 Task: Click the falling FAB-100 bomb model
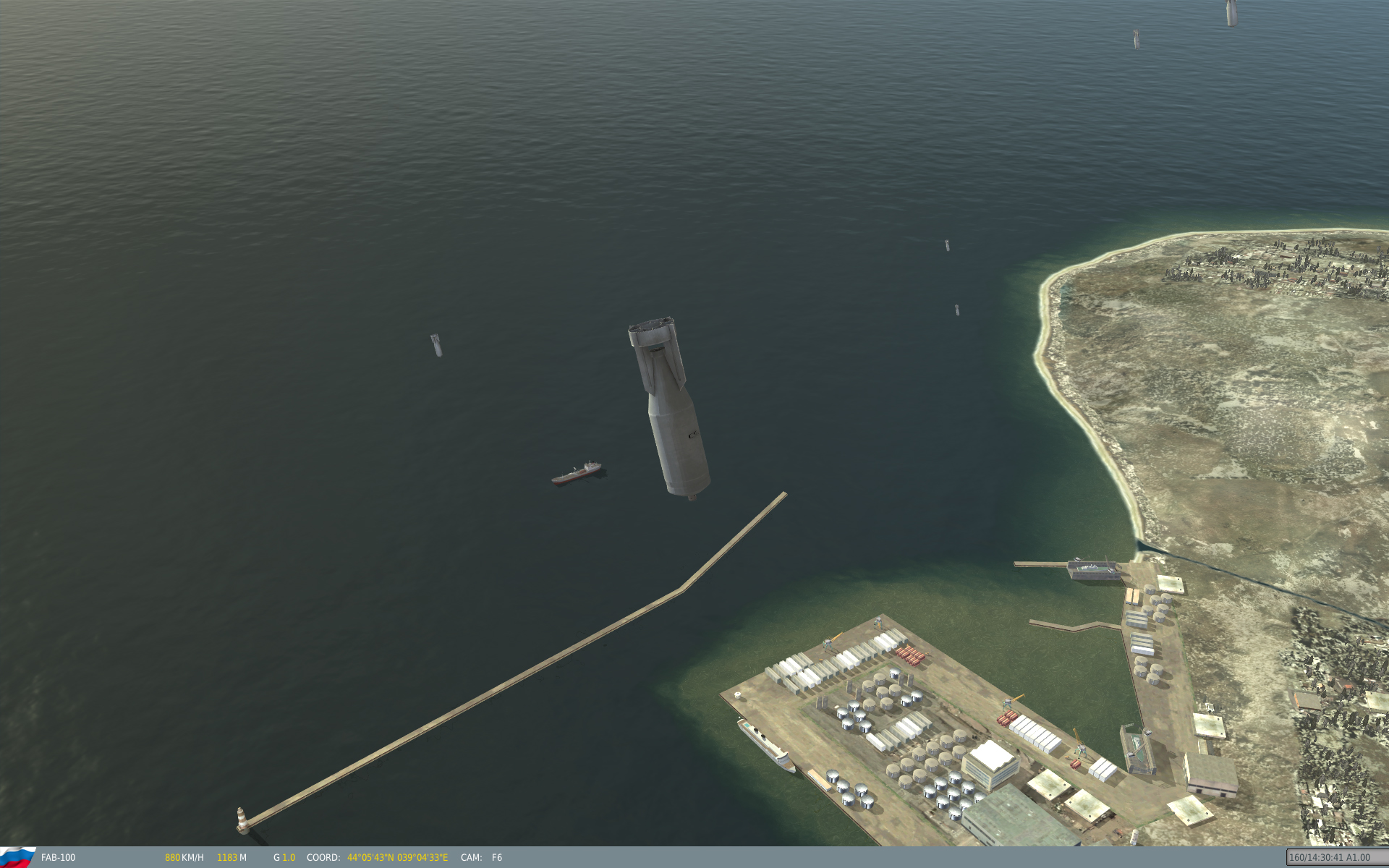point(669,412)
